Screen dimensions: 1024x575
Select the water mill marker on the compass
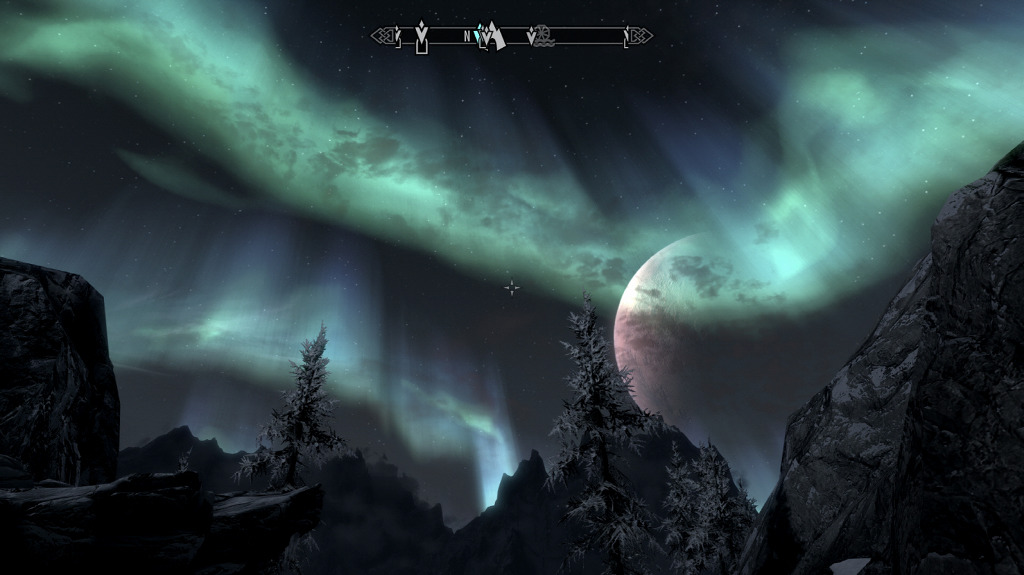pos(543,38)
